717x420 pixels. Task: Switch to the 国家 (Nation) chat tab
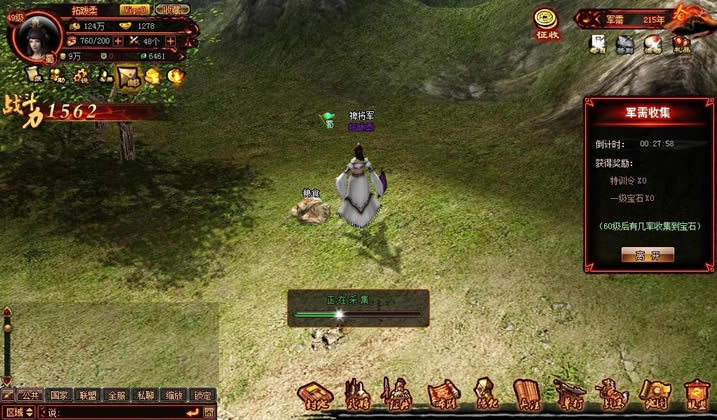click(59, 395)
